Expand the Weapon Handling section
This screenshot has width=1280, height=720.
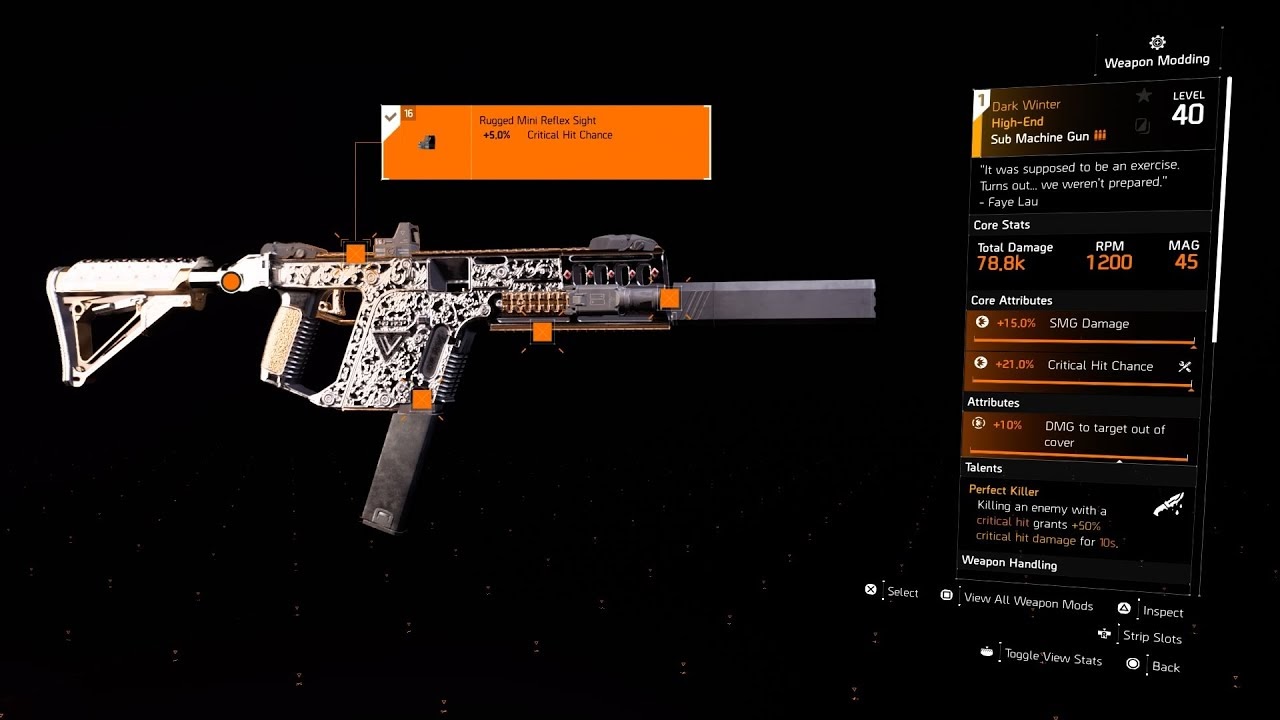coord(1010,563)
